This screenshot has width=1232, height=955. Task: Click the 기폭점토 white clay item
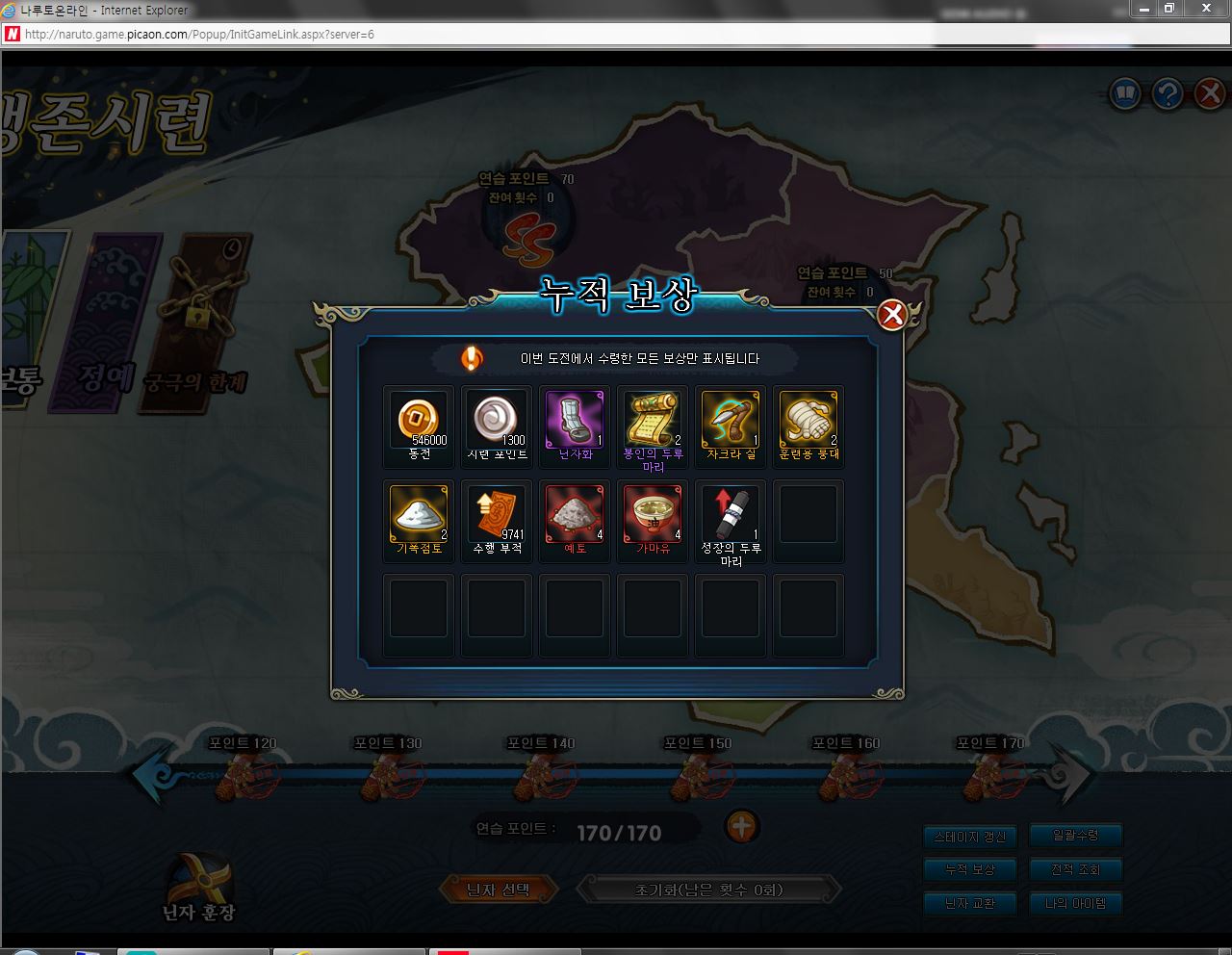pyautogui.click(x=419, y=514)
